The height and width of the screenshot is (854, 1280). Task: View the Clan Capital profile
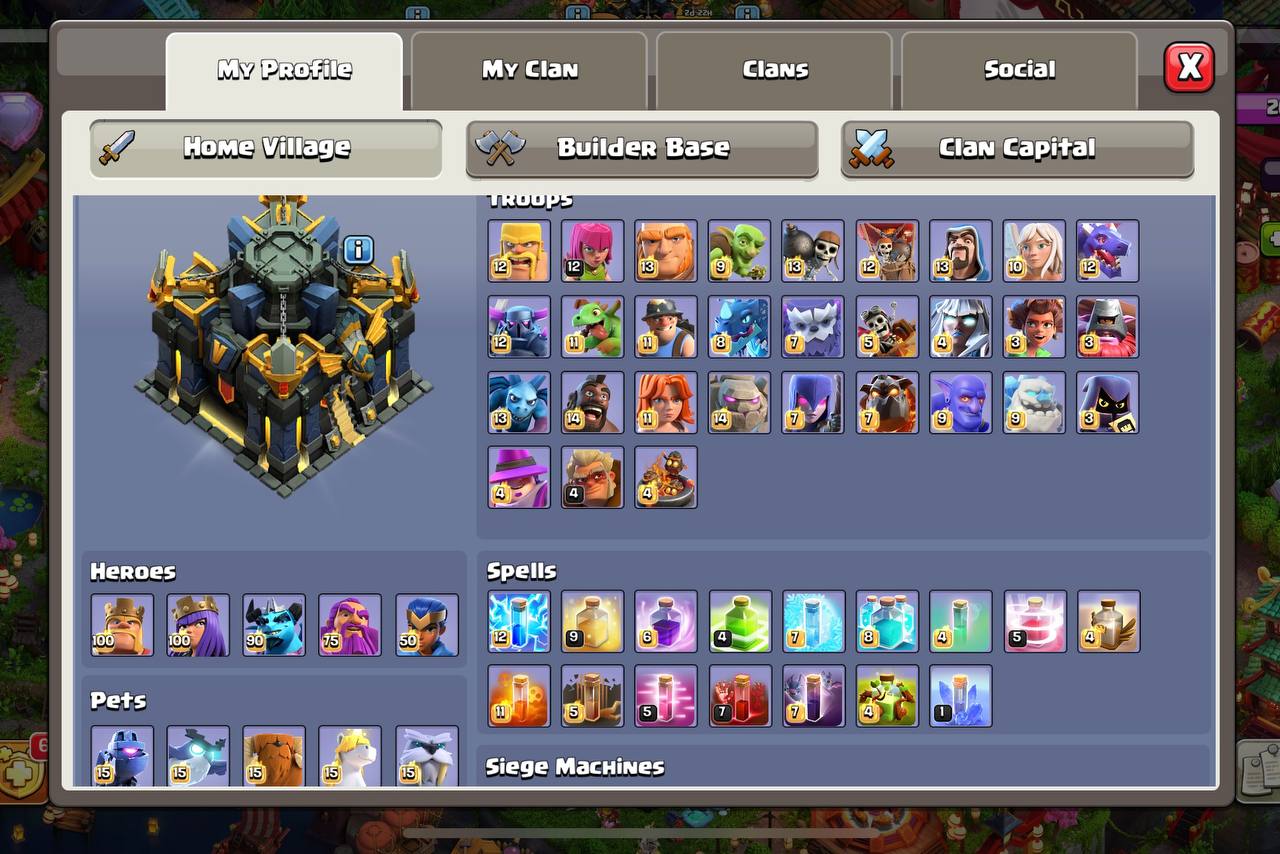[1017, 148]
